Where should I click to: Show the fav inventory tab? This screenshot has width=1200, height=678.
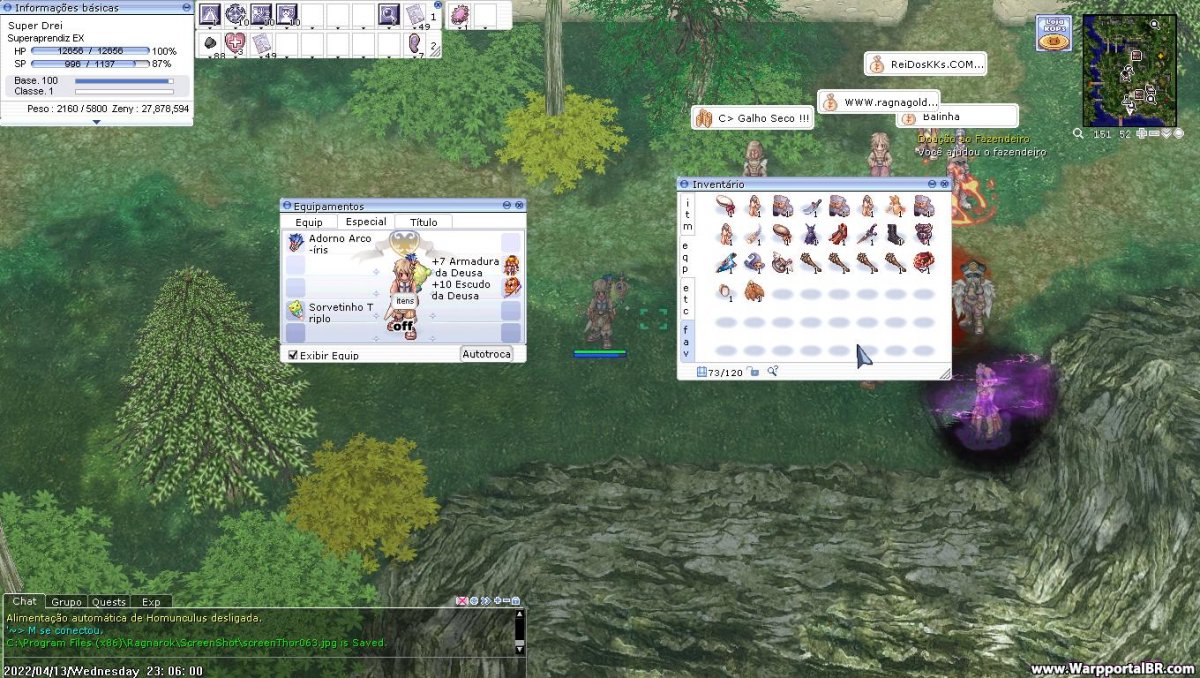[687, 340]
